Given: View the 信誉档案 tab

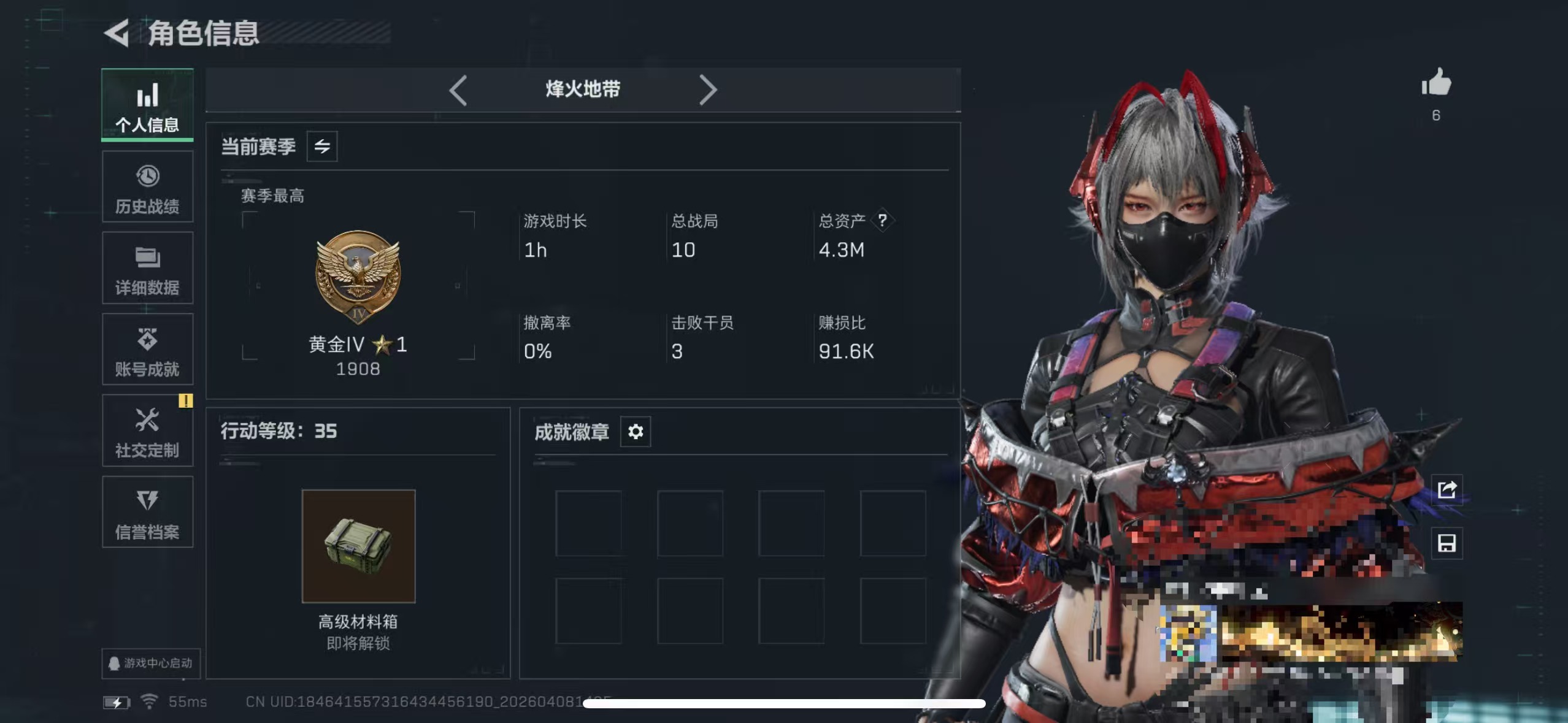Looking at the screenshot, I should [x=147, y=513].
